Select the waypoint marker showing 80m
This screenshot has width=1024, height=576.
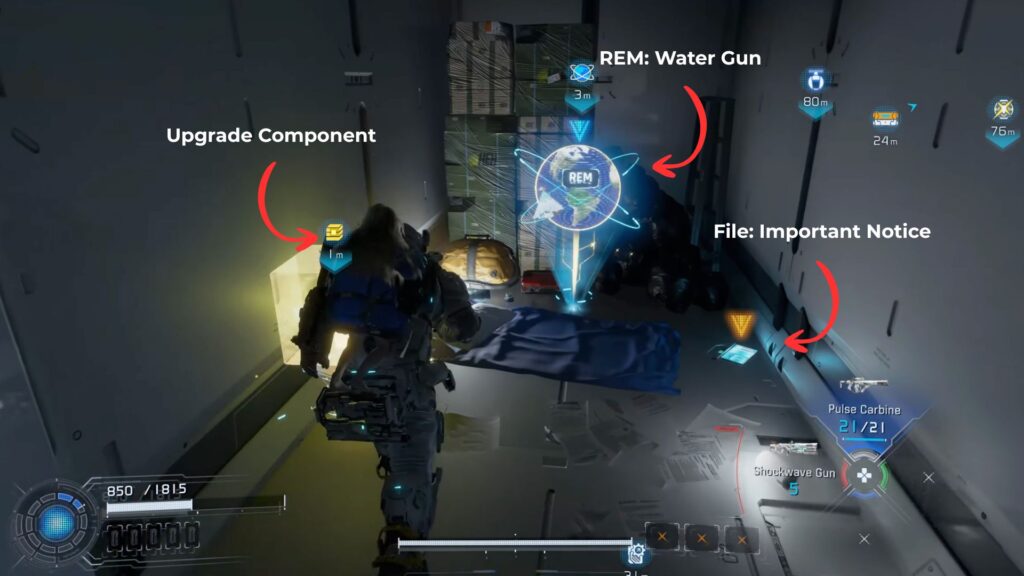[x=814, y=80]
